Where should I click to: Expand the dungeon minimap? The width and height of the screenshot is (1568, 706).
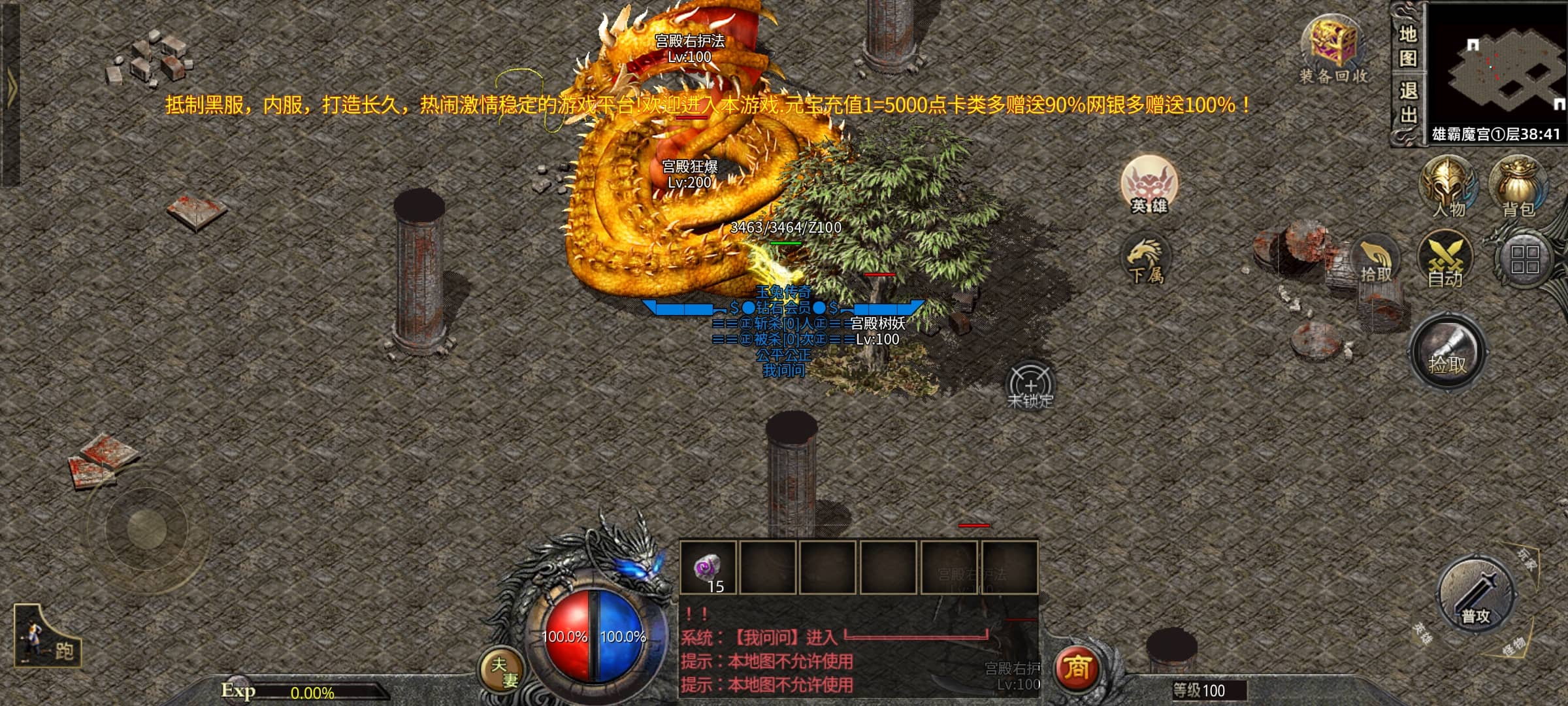[1497, 65]
